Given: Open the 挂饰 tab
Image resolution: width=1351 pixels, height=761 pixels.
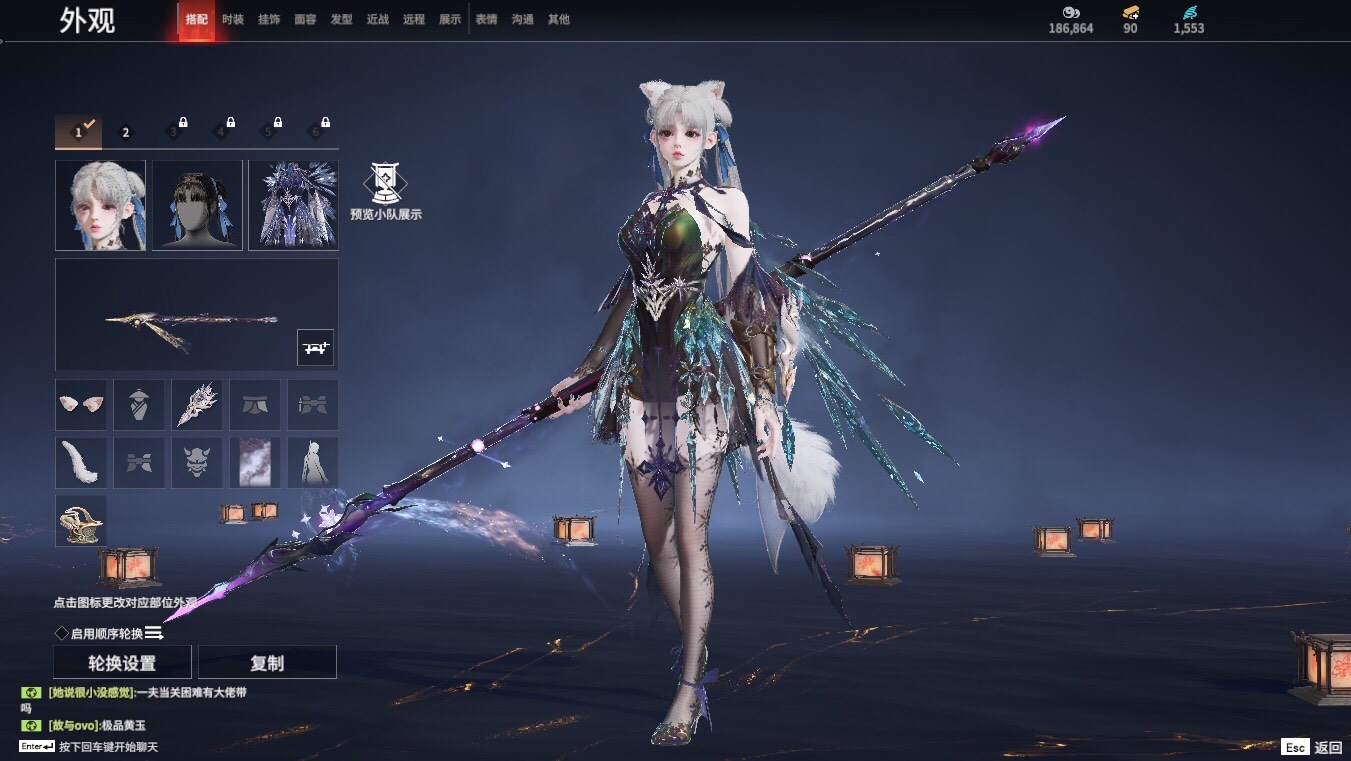Looking at the screenshot, I should click(269, 19).
